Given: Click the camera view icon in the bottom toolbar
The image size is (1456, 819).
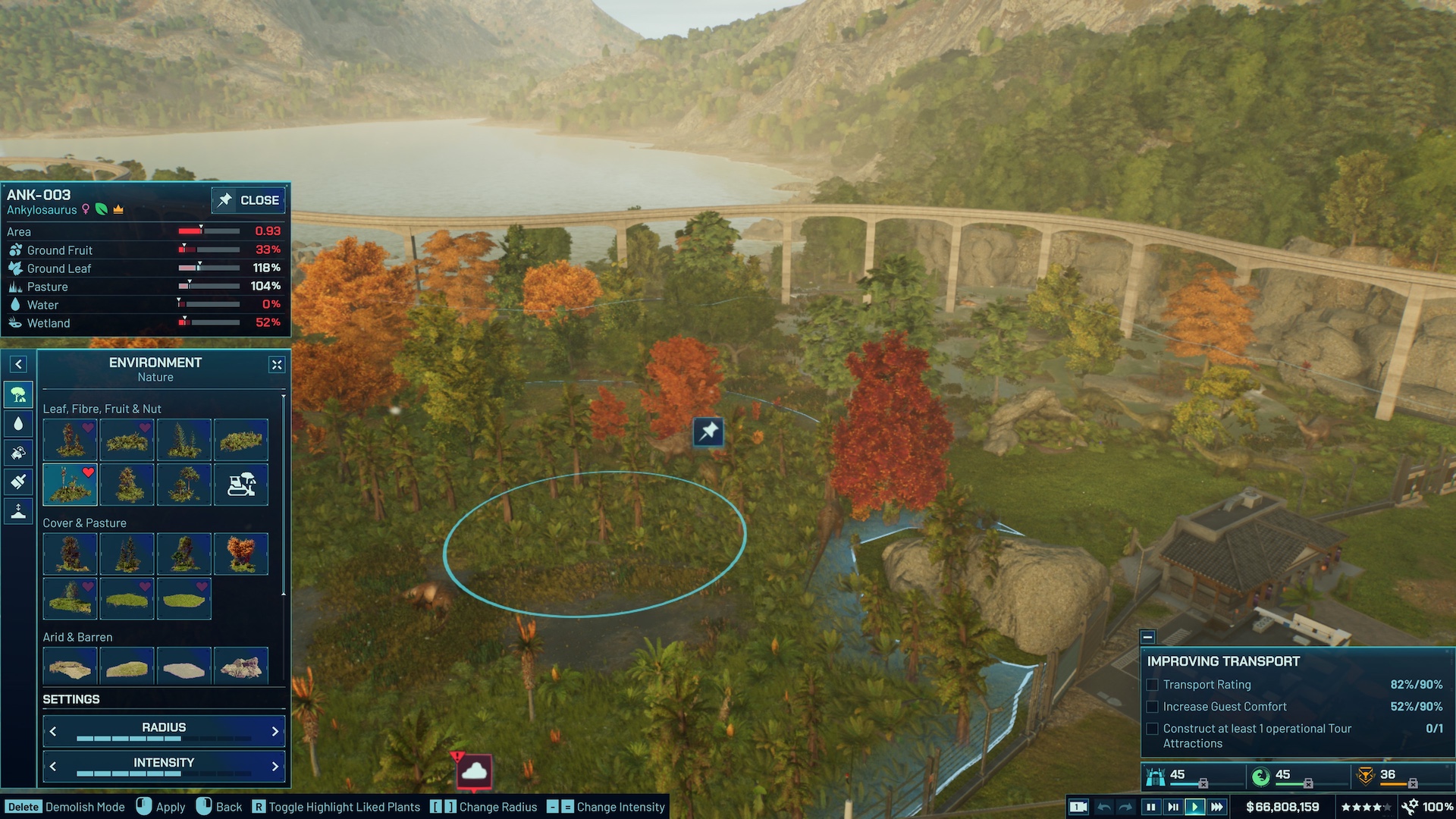Looking at the screenshot, I should tap(1078, 806).
